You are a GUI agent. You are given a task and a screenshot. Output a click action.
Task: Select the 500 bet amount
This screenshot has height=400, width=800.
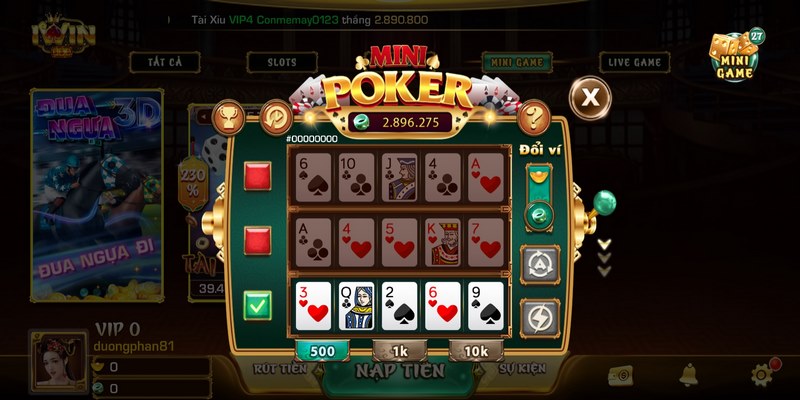point(321,350)
